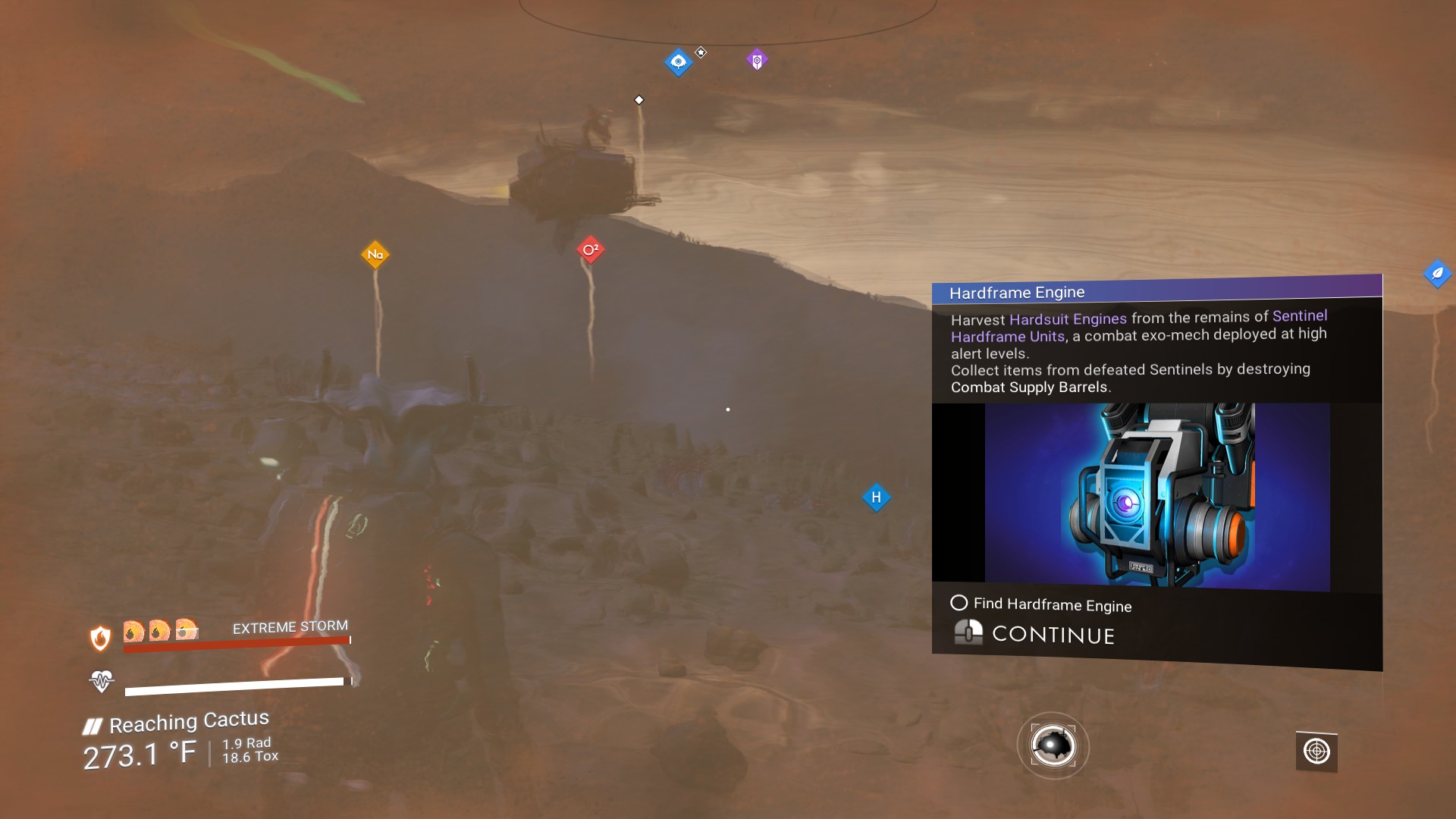This screenshot has height=819, width=1456.
Task: Select the red oxygen O2 marker
Action: click(x=591, y=249)
